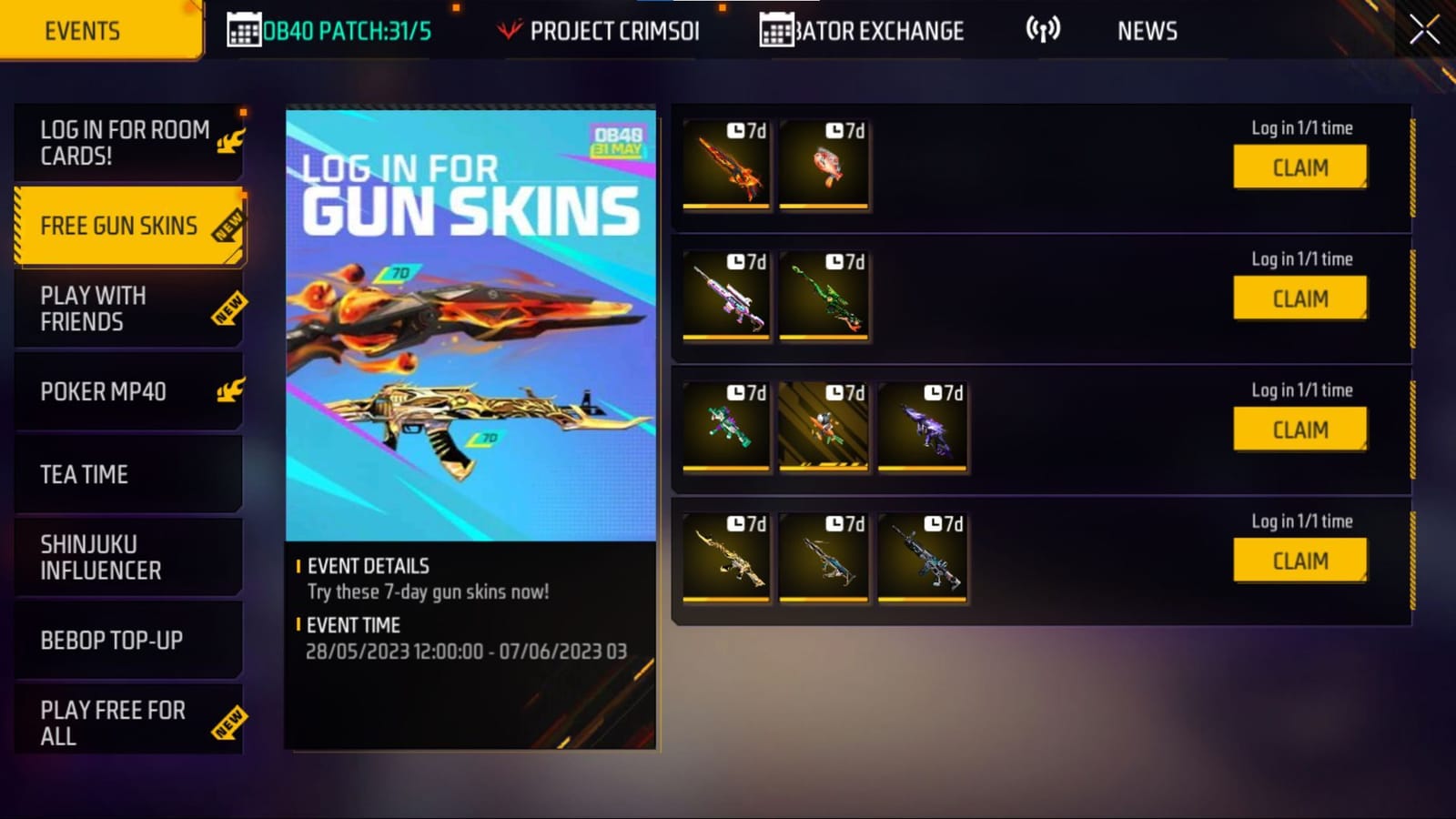Viewport: 1456px width, 819px height.
Task: Switch to the Events tab
Action: click(81, 30)
